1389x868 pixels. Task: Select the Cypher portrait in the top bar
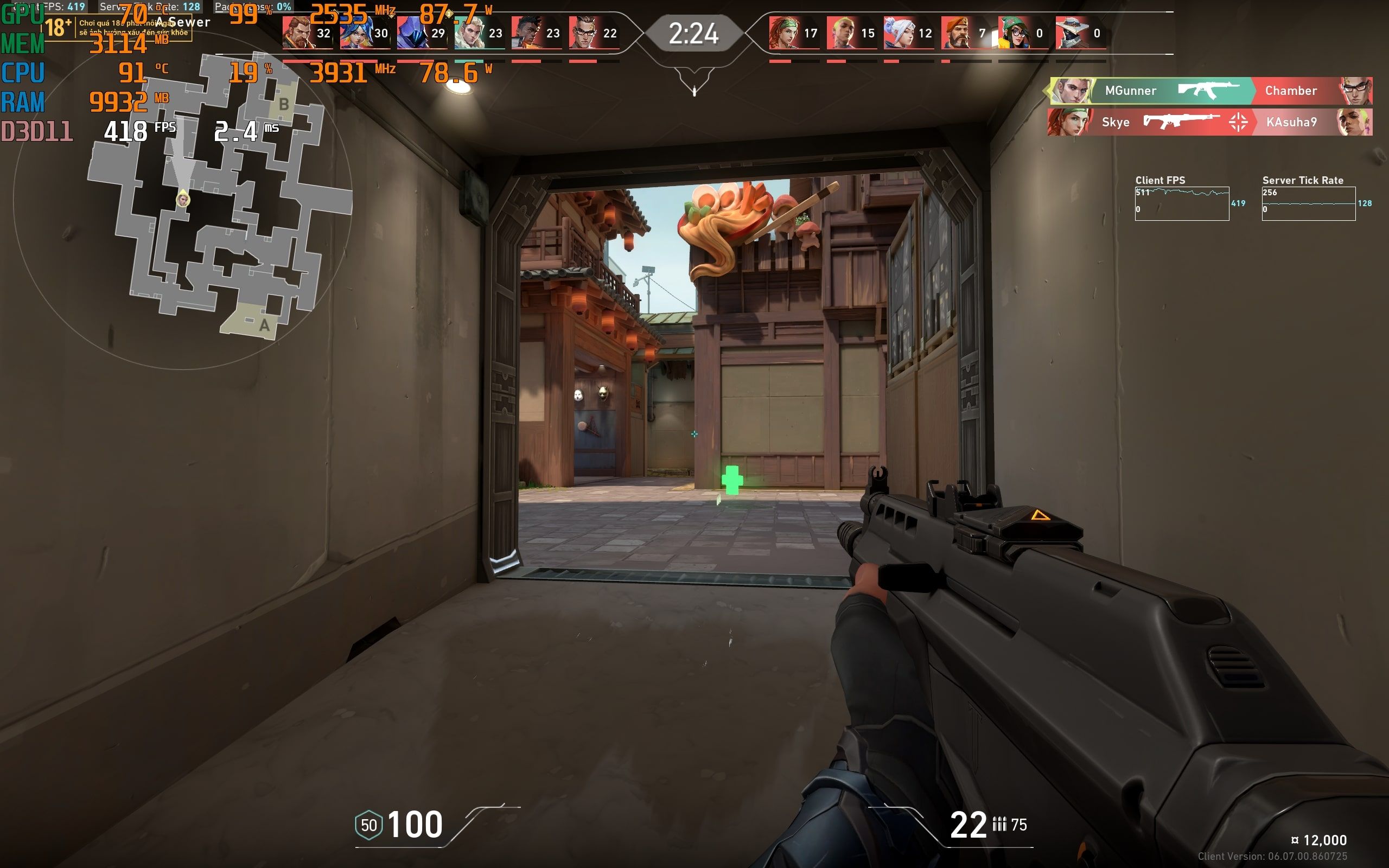(1071, 33)
